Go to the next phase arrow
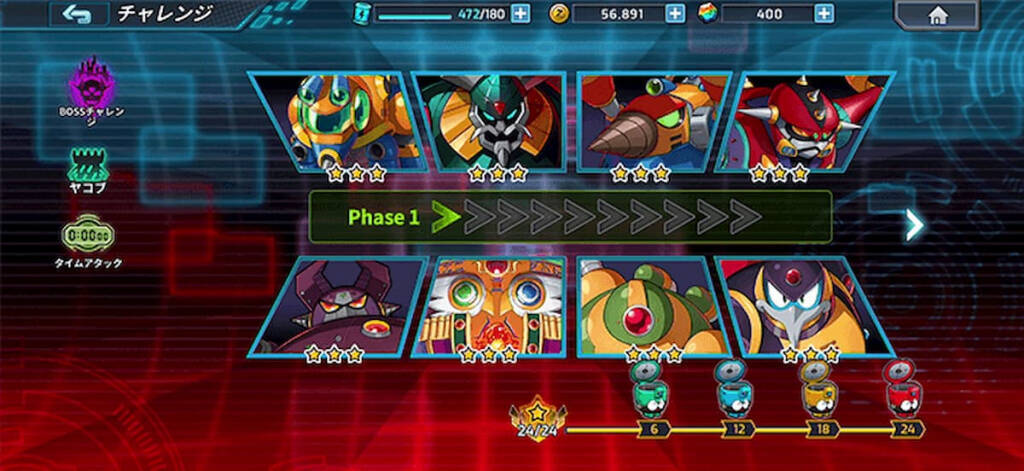This screenshot has height=471, width=1024. pos(913,225)
